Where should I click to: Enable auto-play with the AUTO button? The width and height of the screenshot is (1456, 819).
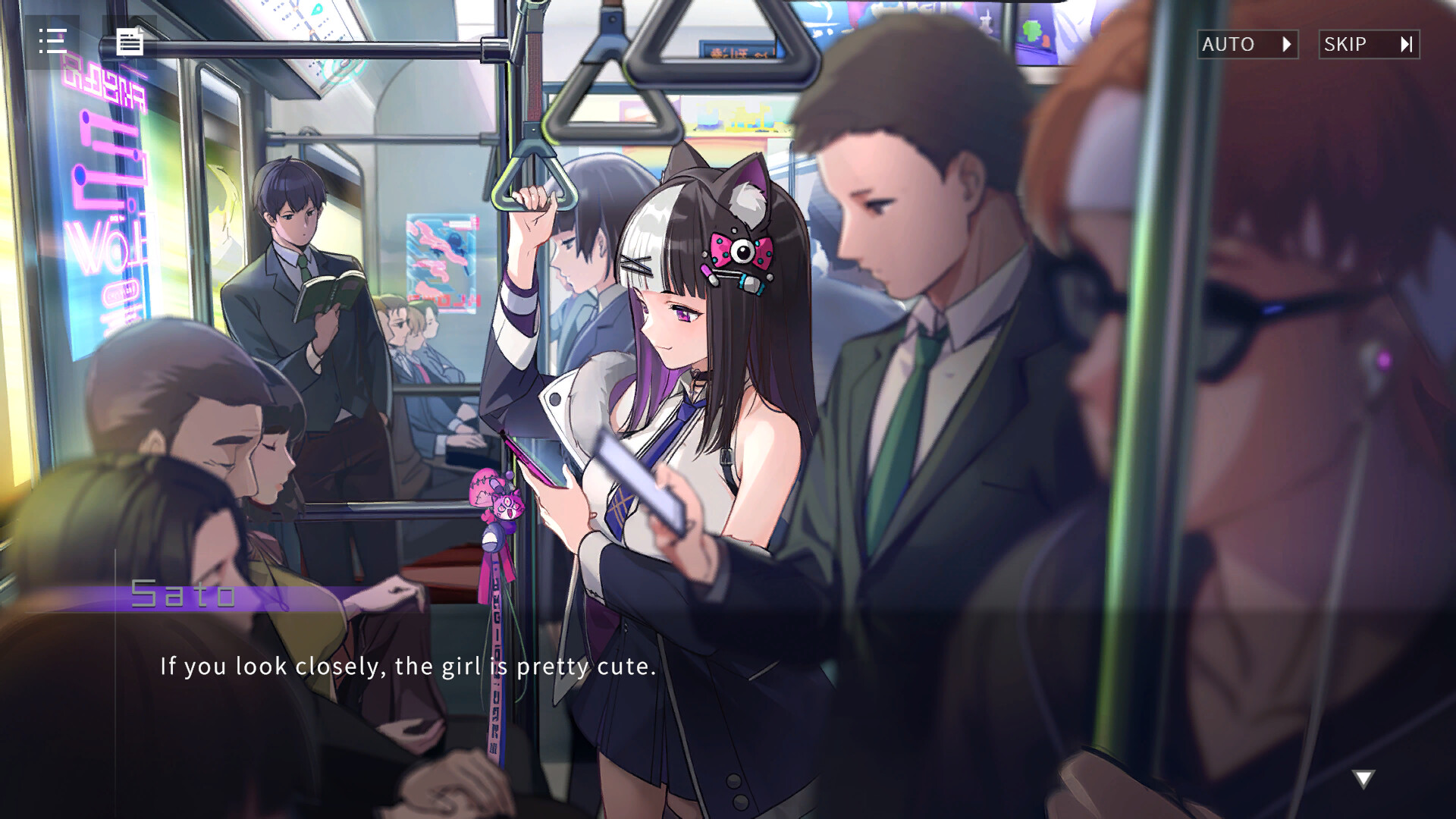(x=1247, y=44)
